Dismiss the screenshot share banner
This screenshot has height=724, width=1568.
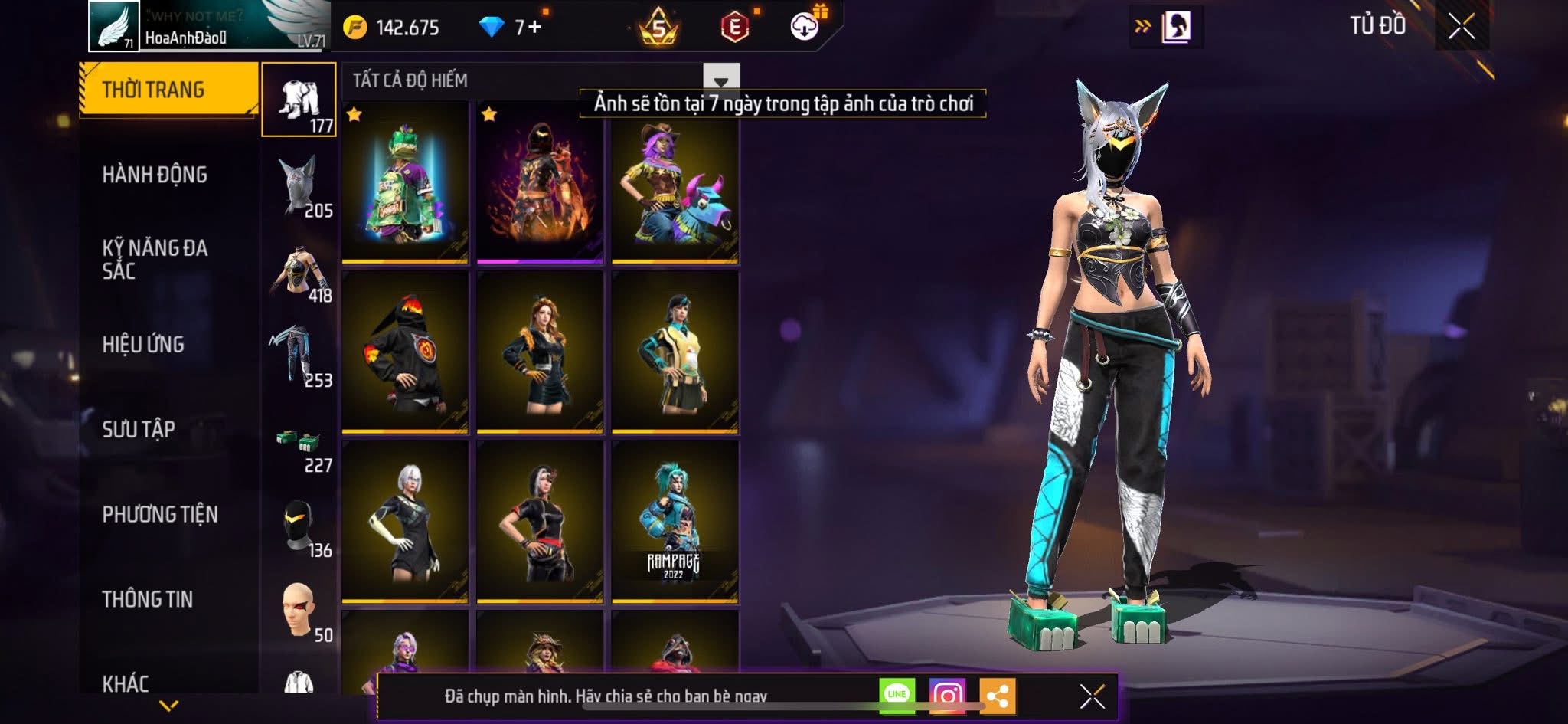click(x=1092, y=696)
